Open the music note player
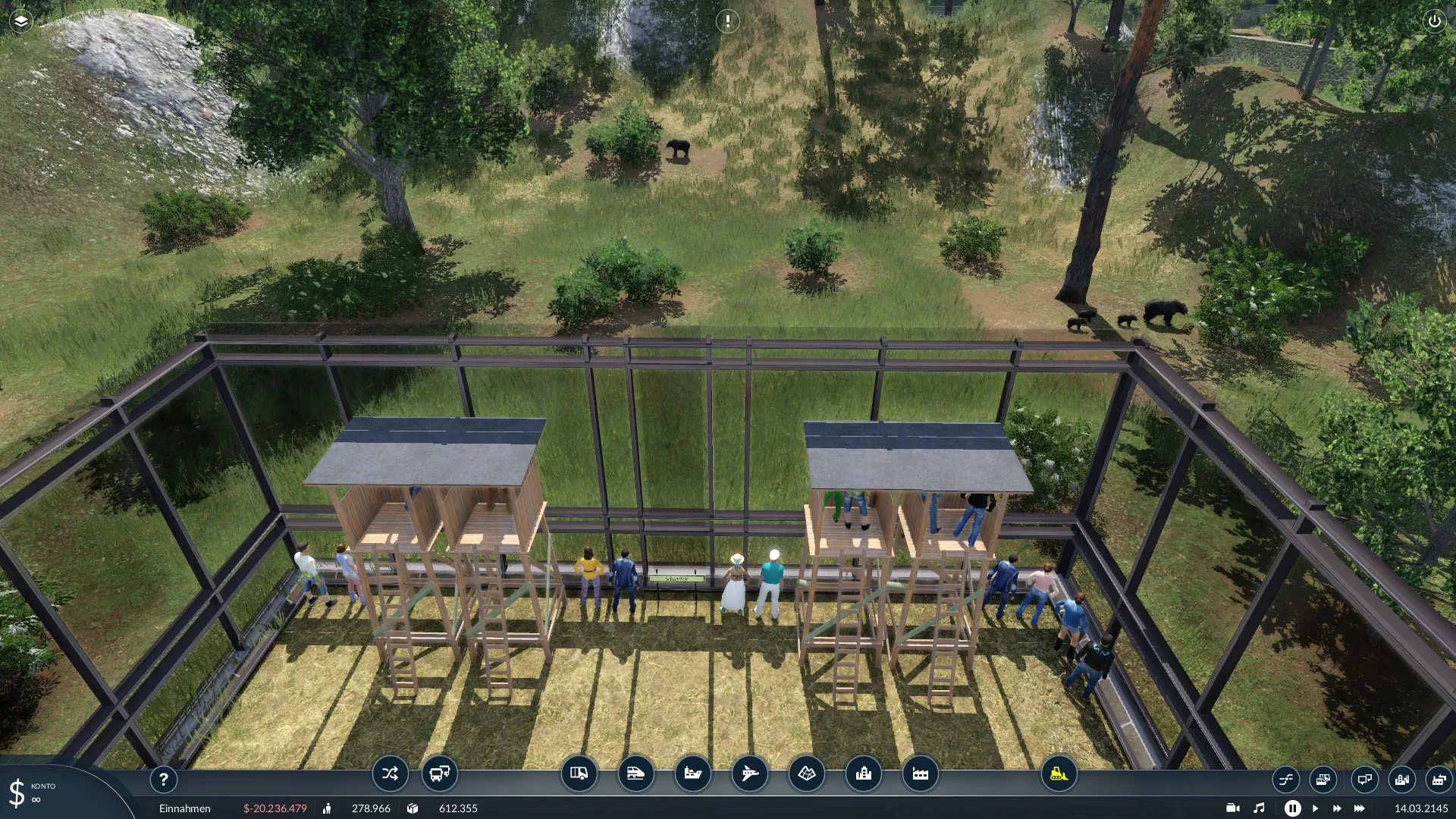This screenshot has width=1456, height=819. point(1259,808)
